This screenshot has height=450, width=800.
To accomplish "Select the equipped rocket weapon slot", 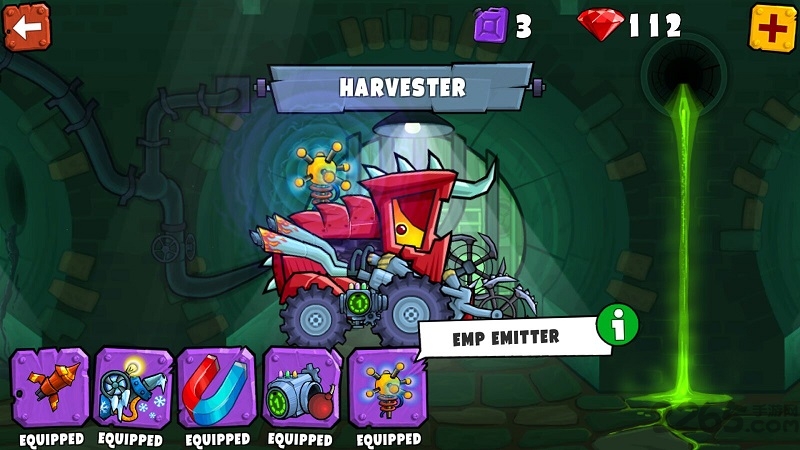I will pos(50,388).
